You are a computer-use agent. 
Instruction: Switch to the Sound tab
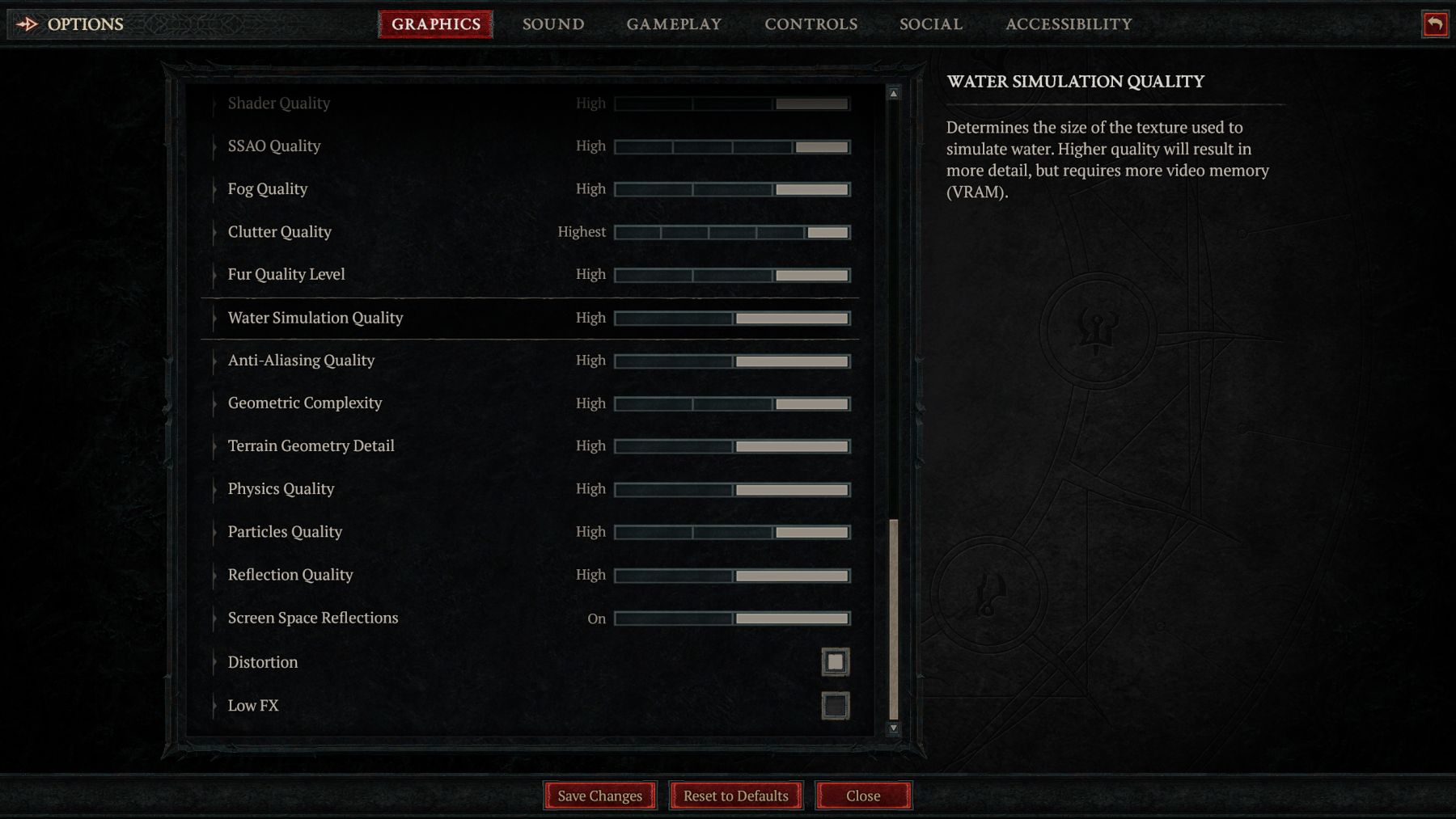(x=553, y=24)
